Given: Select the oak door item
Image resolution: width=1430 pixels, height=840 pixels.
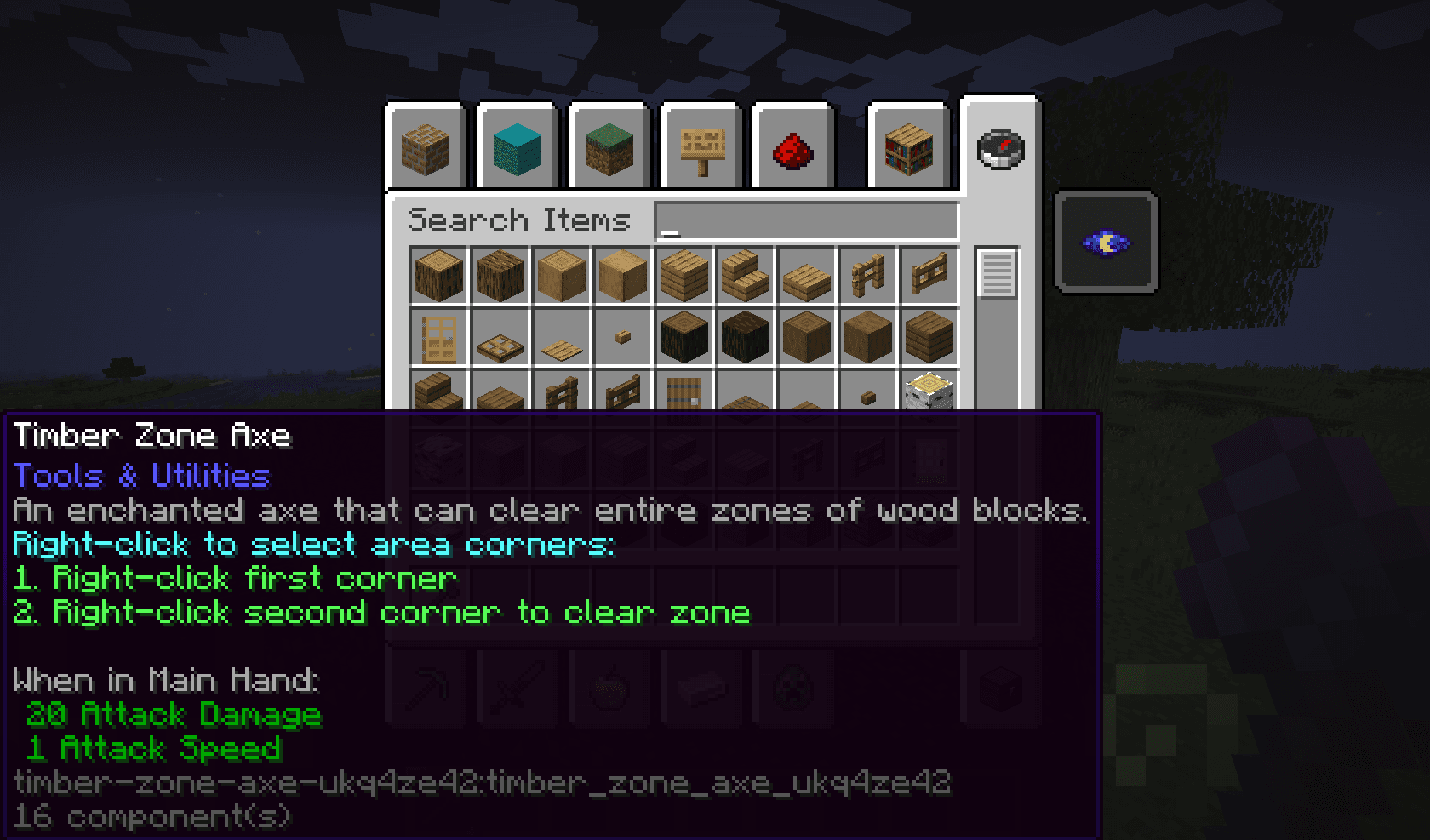Looking at the screenshot, I should tap(438, 338).
